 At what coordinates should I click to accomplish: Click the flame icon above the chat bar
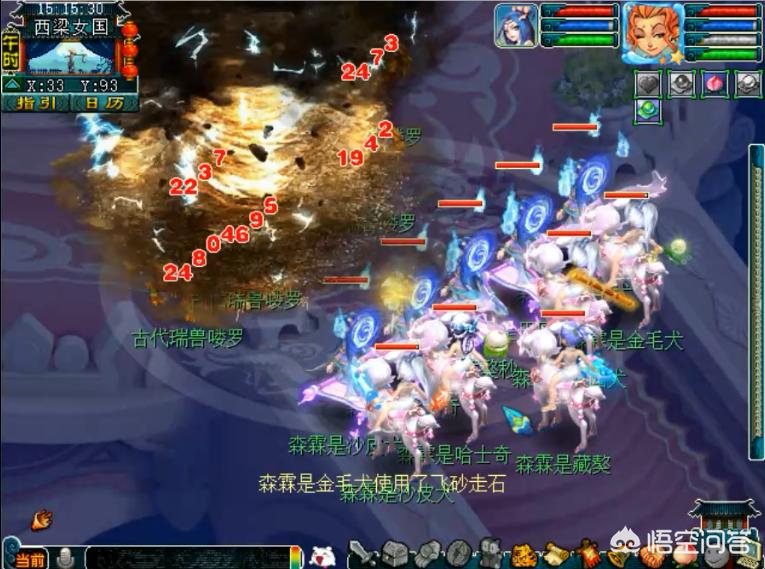click(42, 519)
